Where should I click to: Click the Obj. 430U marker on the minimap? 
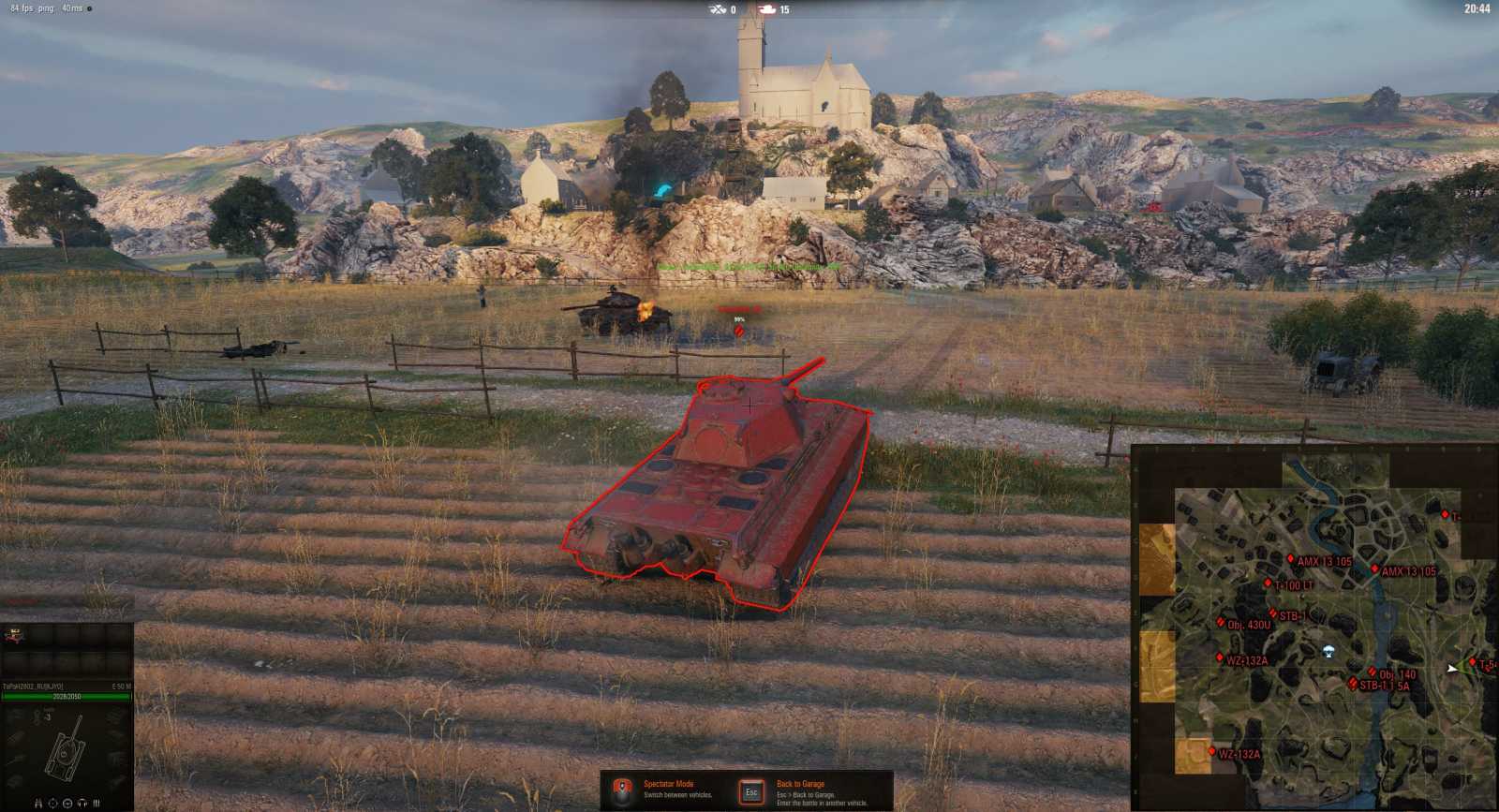pos(1221,622)
